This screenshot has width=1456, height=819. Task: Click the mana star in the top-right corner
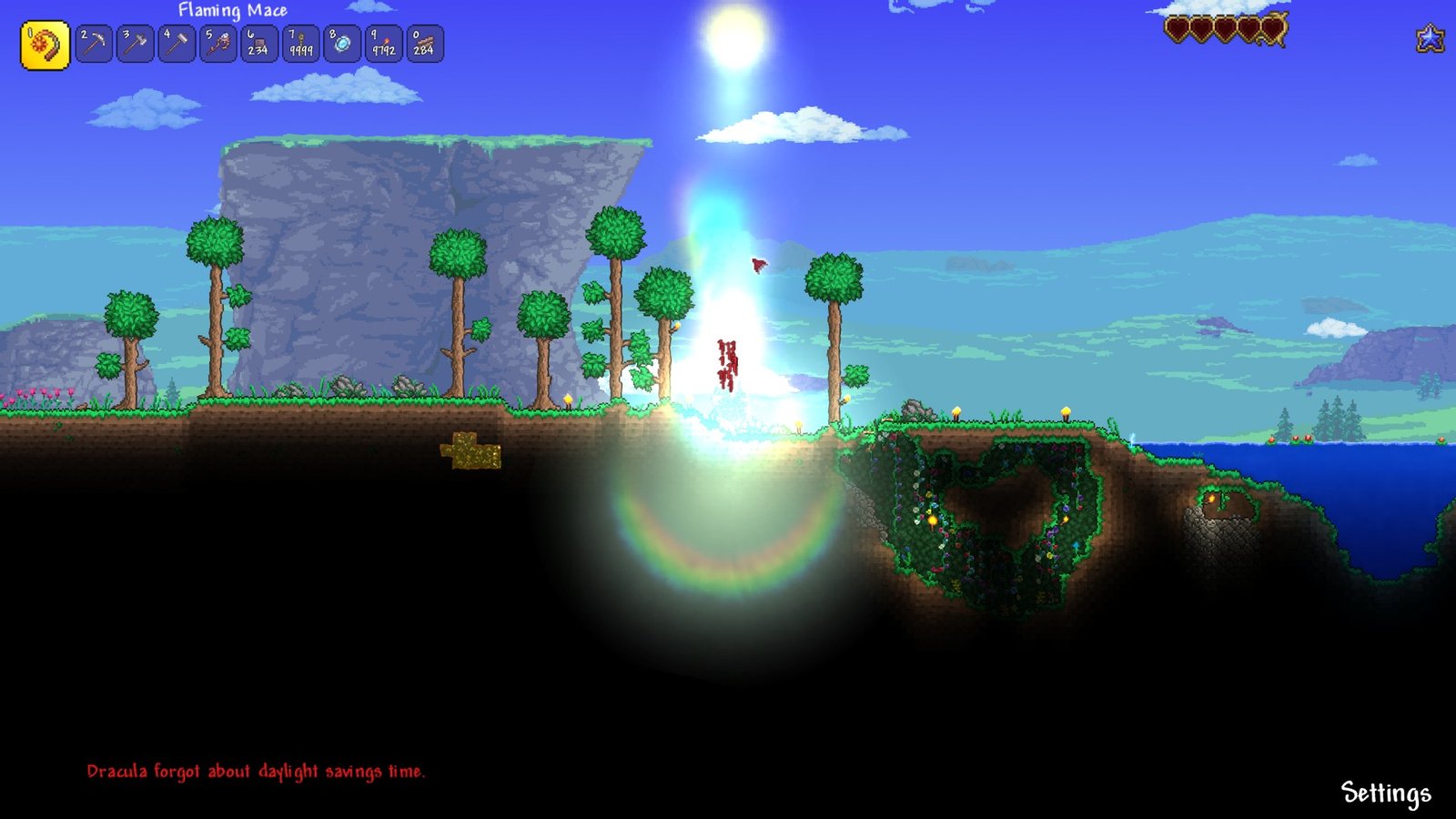1431,38
